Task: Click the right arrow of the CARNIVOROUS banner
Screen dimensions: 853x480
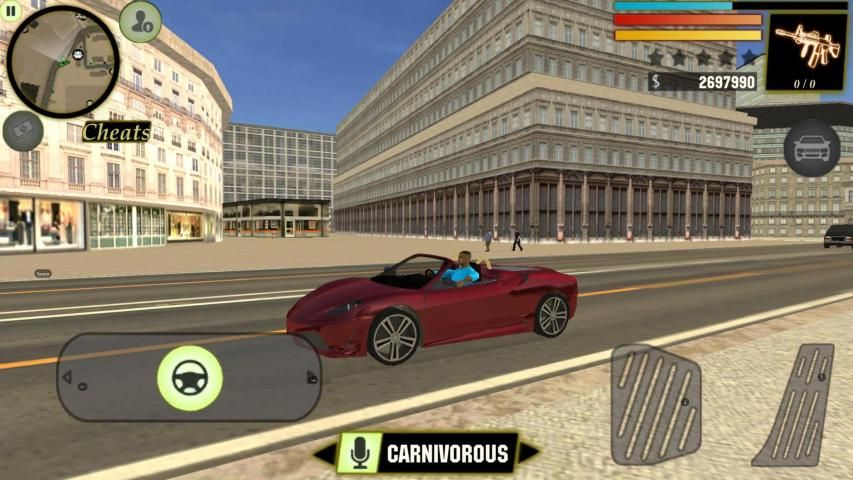Action: pos(528,454)
